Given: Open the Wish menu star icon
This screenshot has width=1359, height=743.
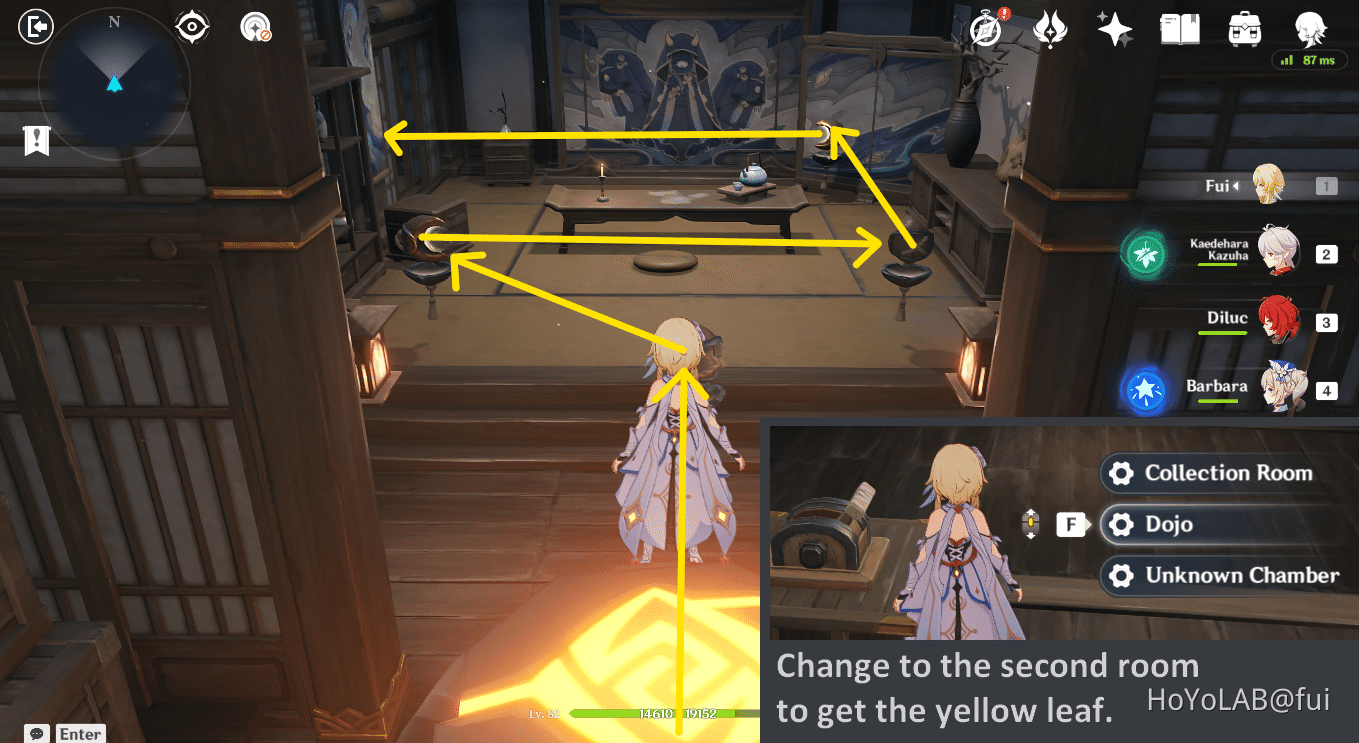Looking at the screenshot, I should 1114,29.
